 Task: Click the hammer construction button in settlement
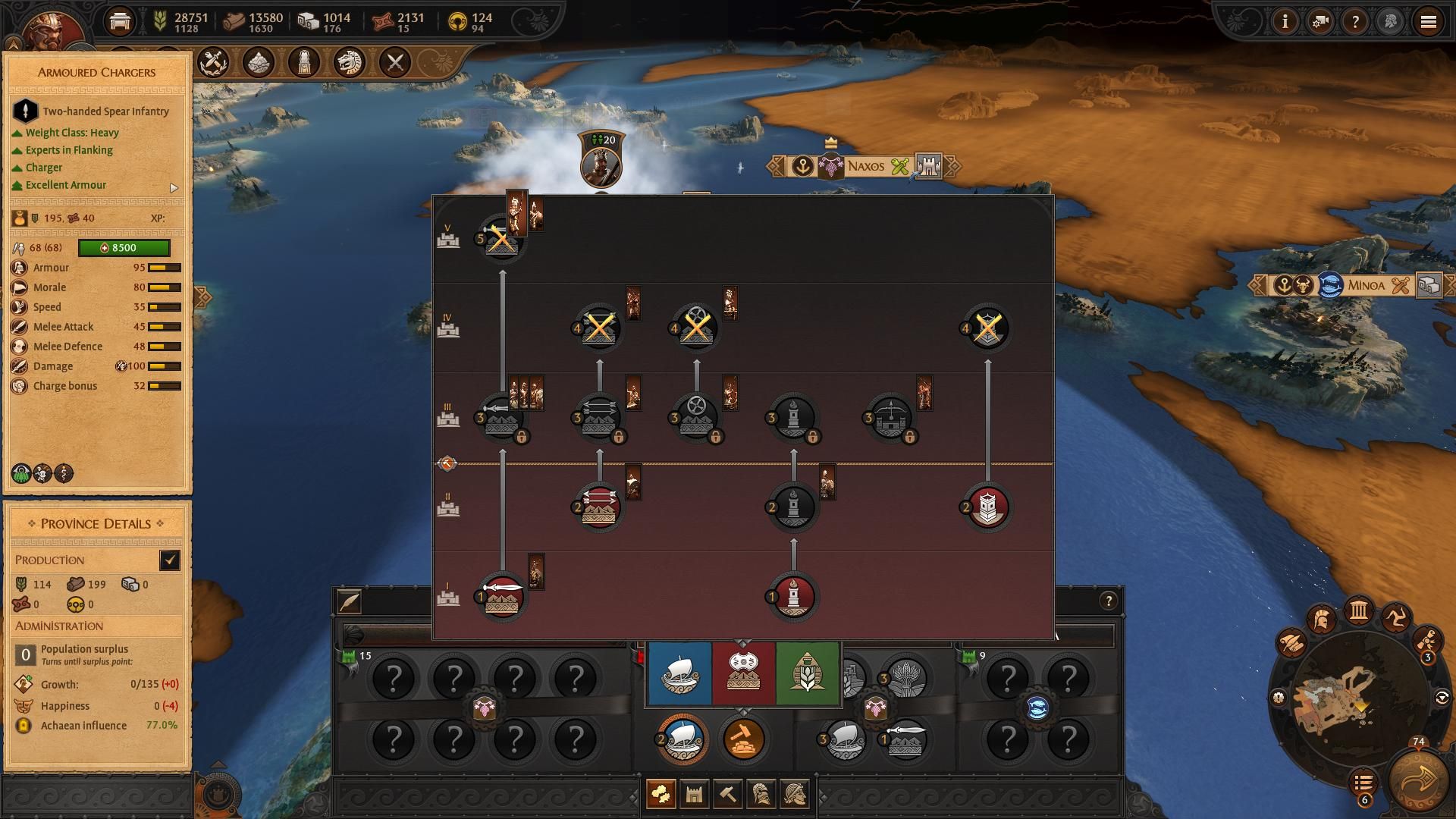742,739
